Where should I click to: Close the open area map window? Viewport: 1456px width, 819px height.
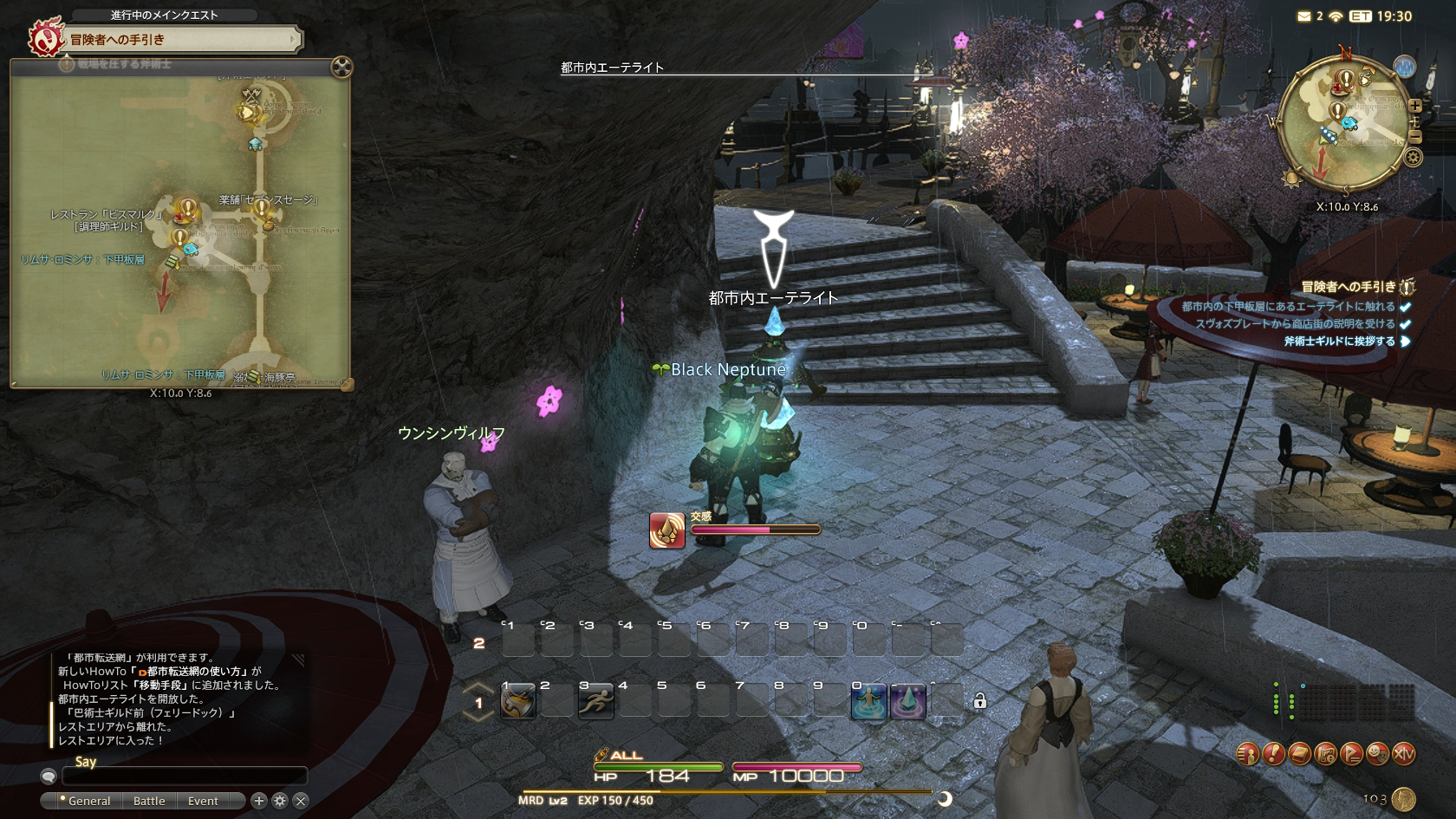(x=341, y=67)
